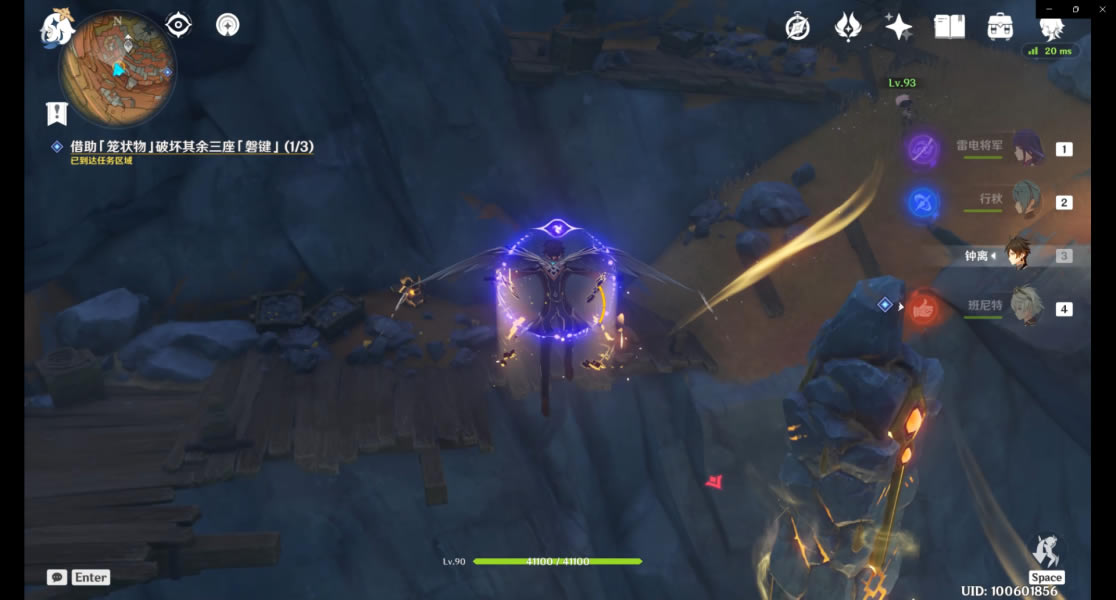
Task: Minimize the game window
Action: pos(1049,9)
